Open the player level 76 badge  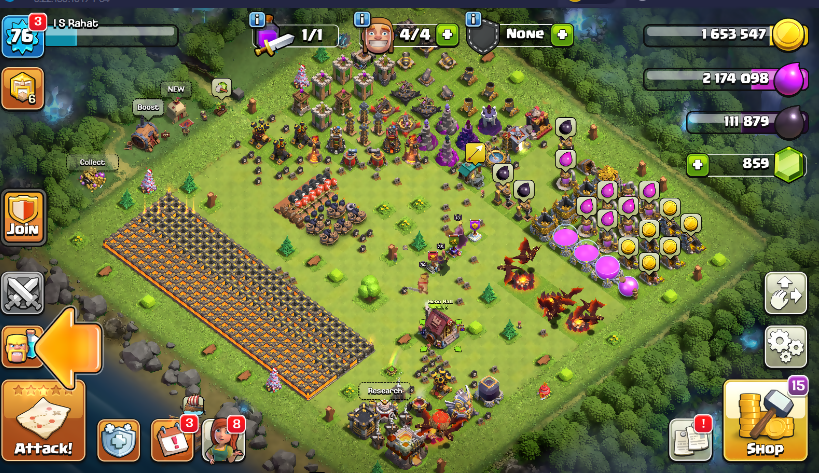(x=21, y=38)
